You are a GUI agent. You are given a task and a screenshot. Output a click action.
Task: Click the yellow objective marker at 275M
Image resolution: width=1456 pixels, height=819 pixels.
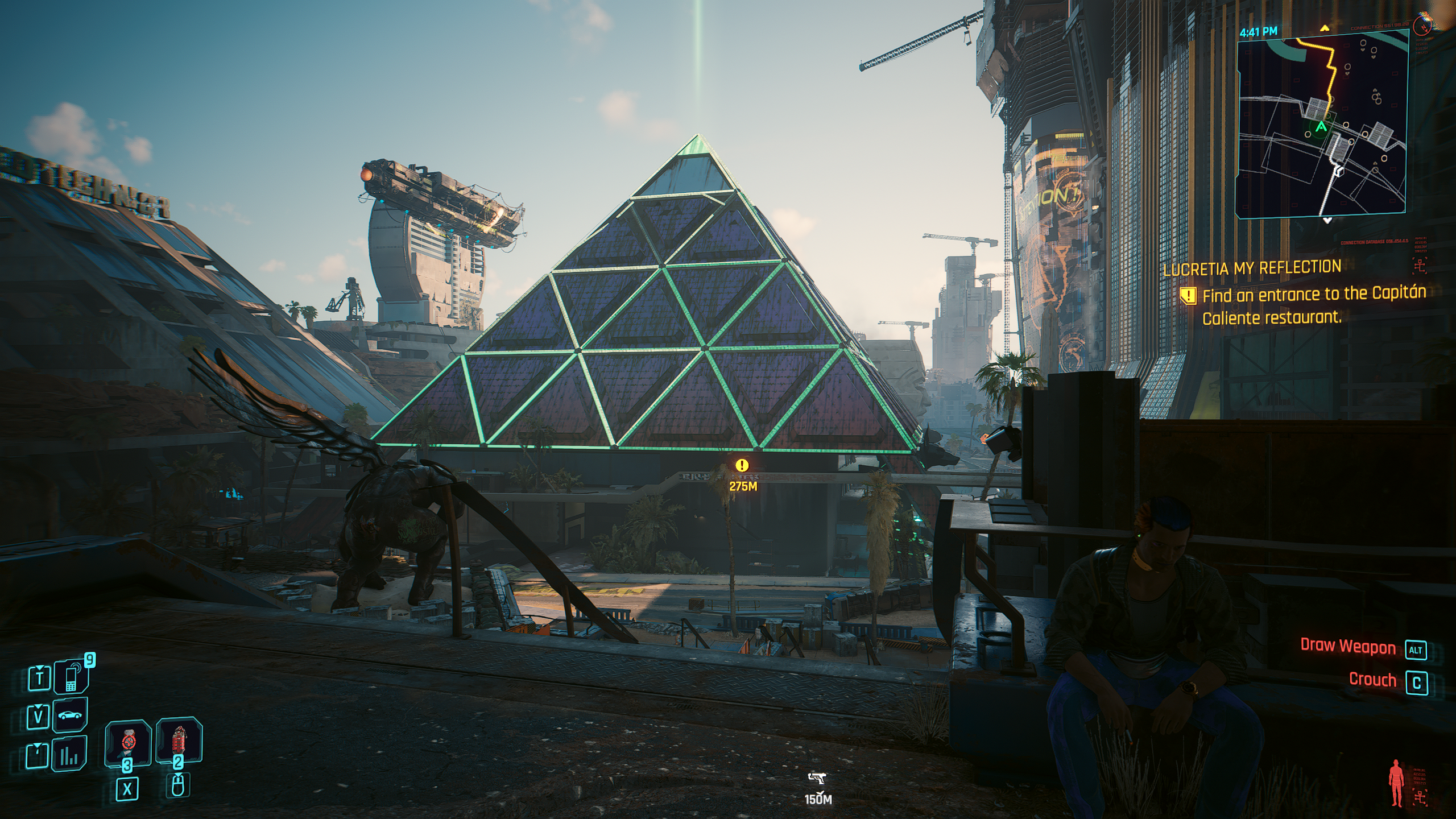click(x=742, y=465)
